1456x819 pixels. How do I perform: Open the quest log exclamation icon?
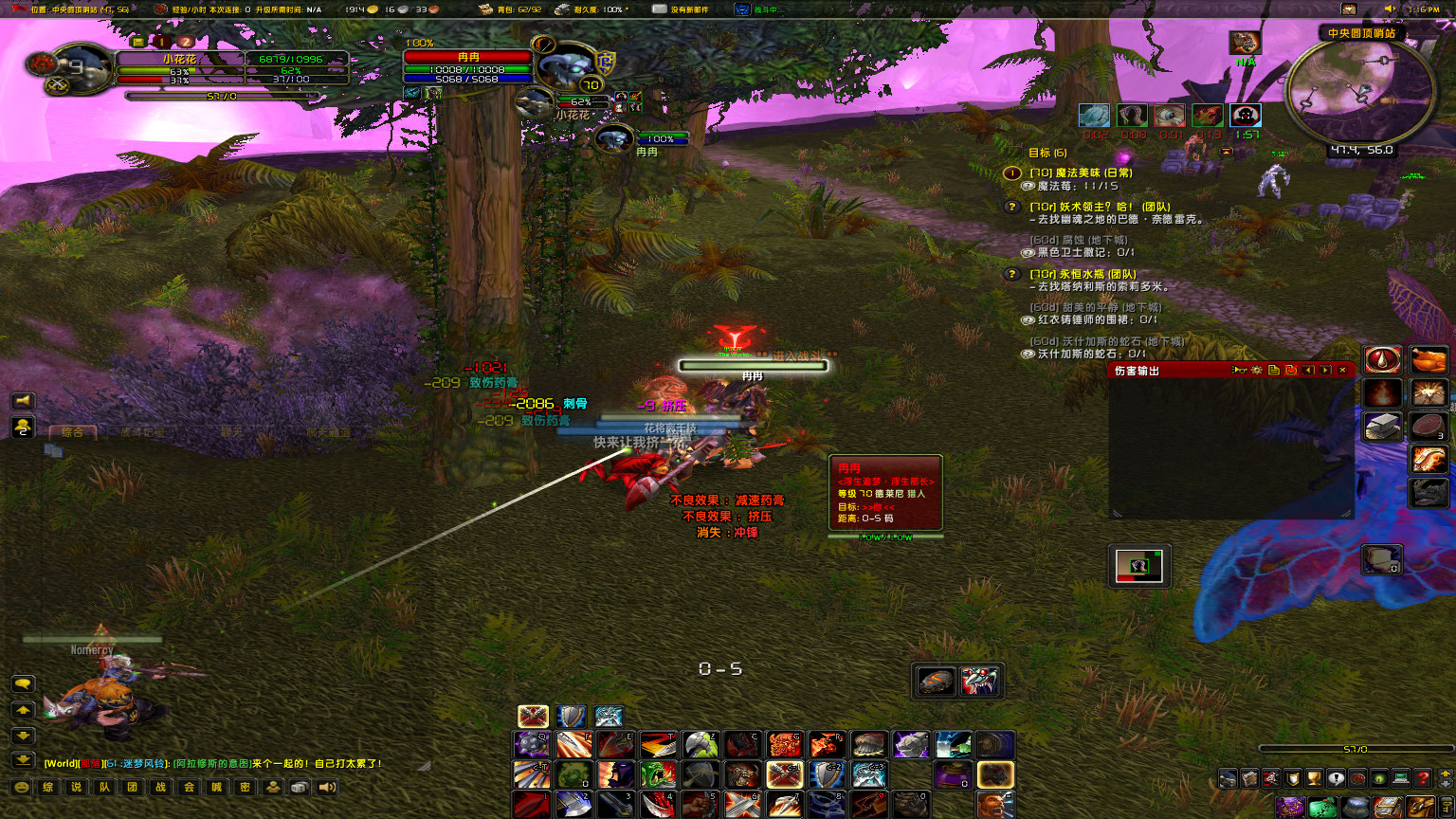(1335, 778)
